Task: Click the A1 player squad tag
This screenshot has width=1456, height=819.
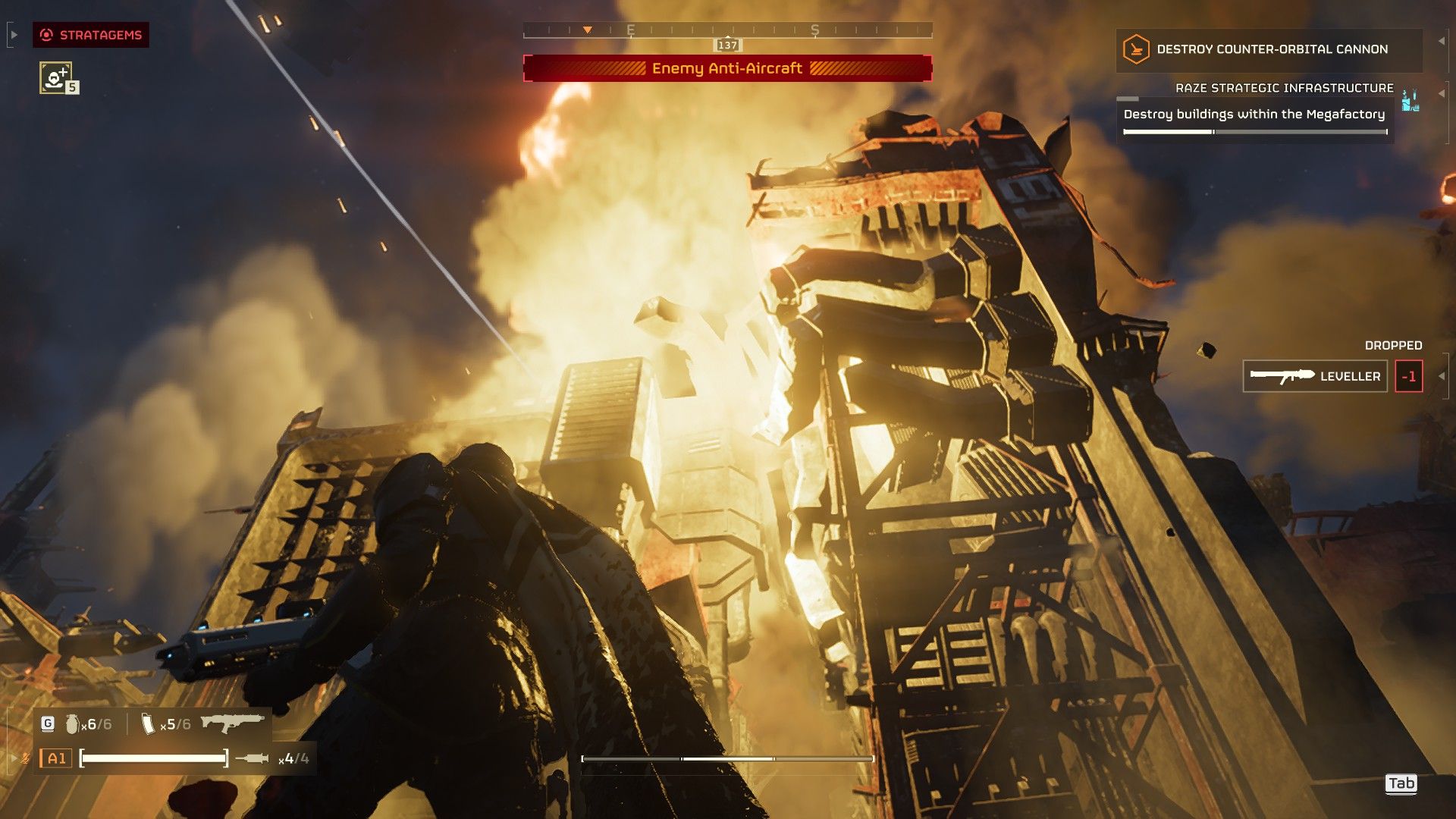Action: pos(56,758)
